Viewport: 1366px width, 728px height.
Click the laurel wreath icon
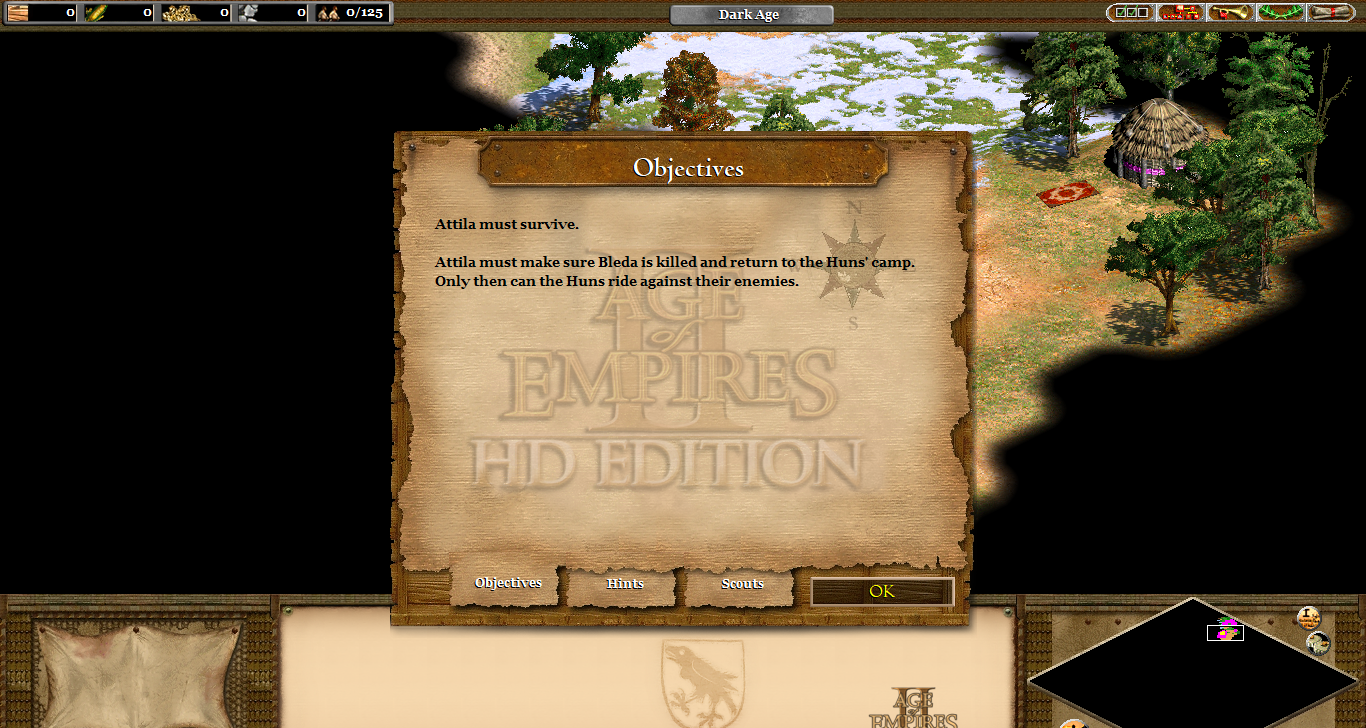1280,13
